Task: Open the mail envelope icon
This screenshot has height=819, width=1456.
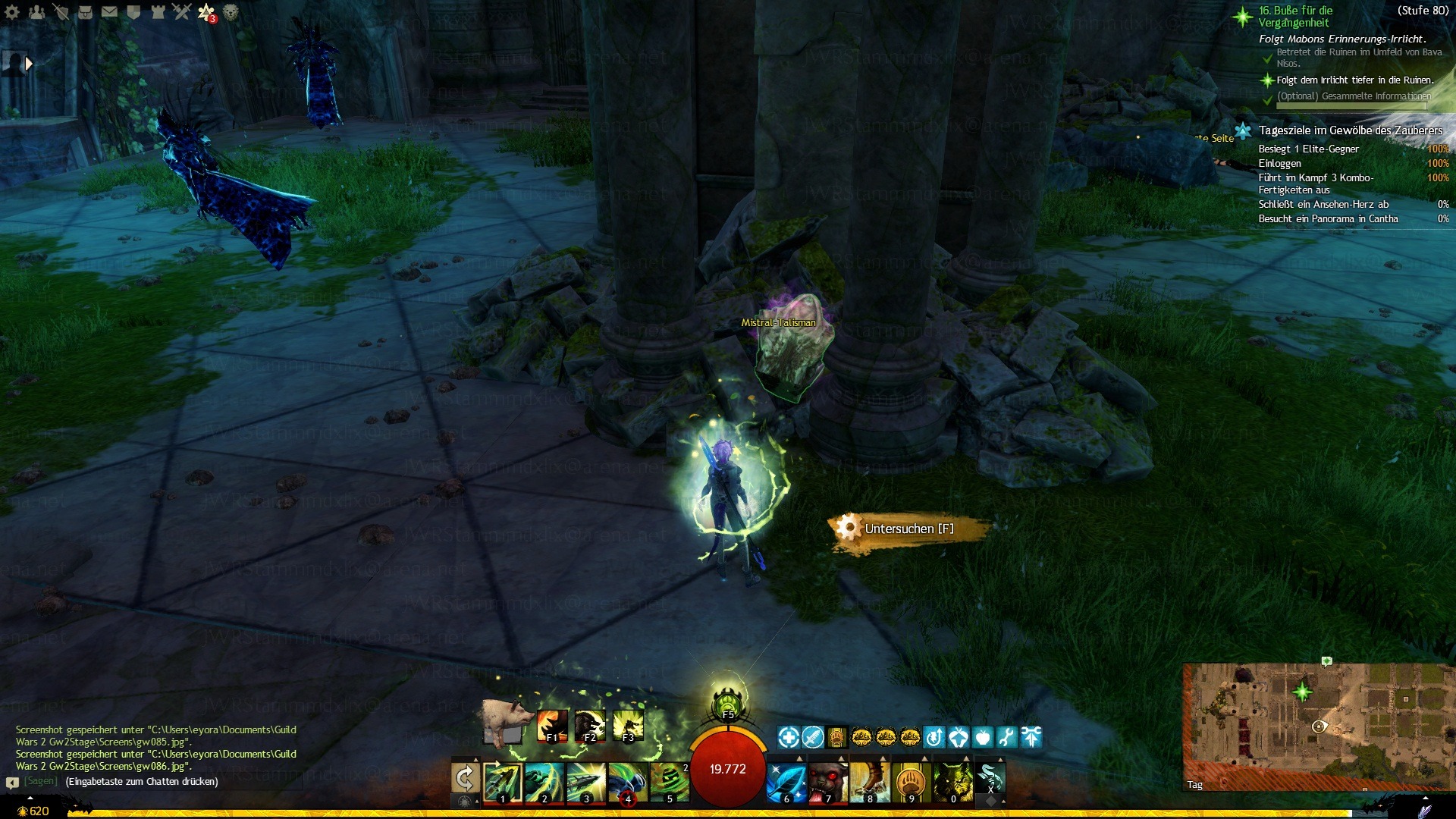Action: 109,12
